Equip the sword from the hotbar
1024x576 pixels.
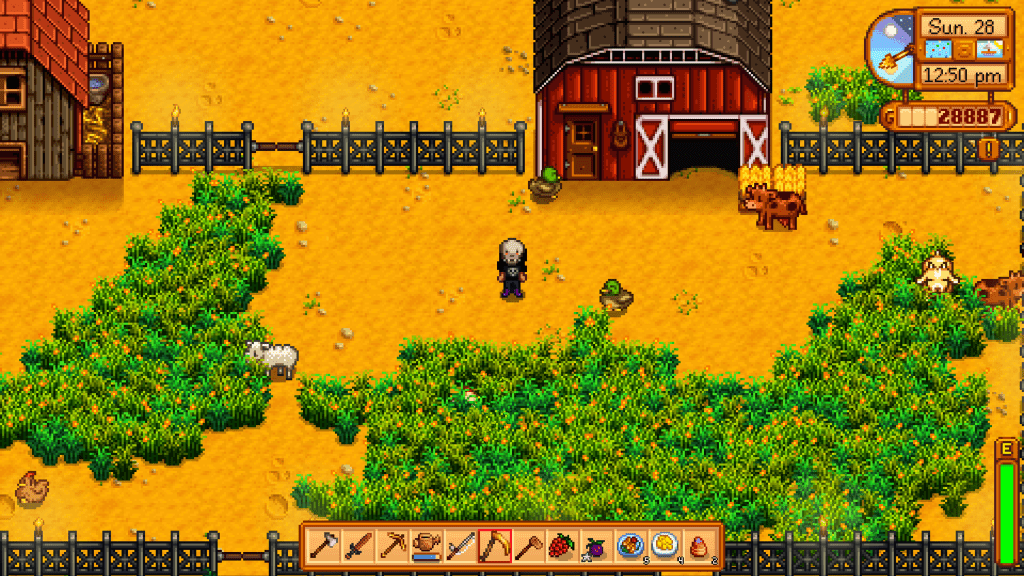tap(358, 546)
